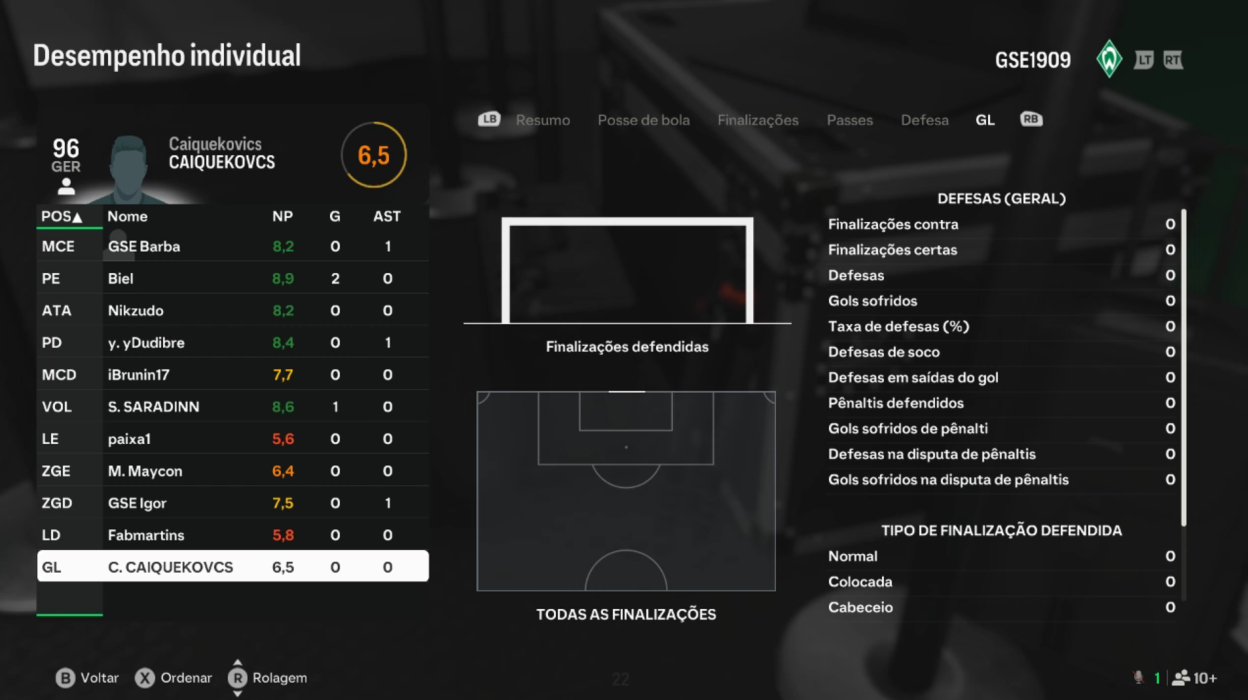Viewport: 1248px width, 700px height.
Task: Select player row GSE Barba
Action: (x=233, y=246)
